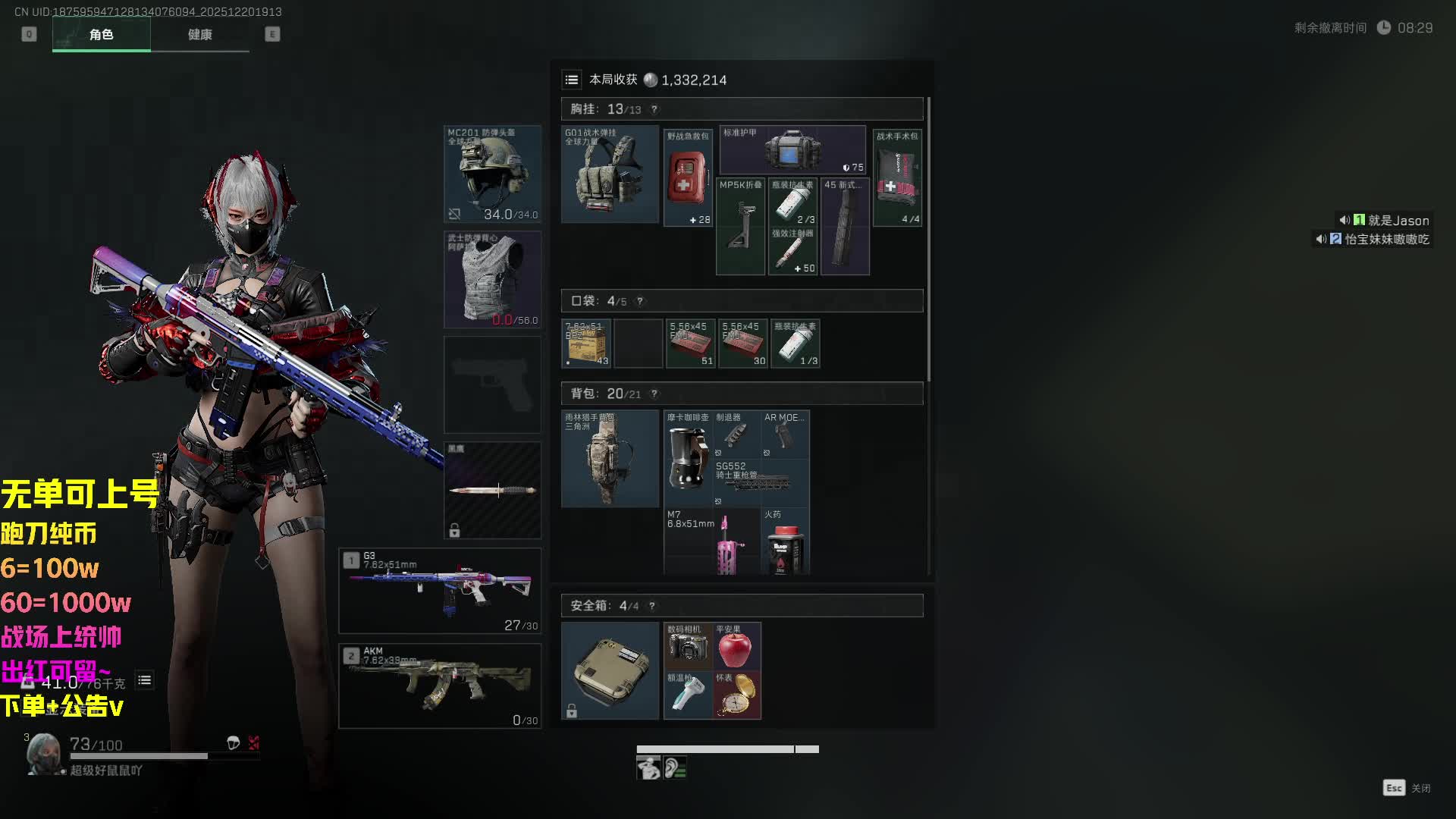Pick the red 野战急救包 medkit
Screen dimensions: 1456x819
pos(688,178)
